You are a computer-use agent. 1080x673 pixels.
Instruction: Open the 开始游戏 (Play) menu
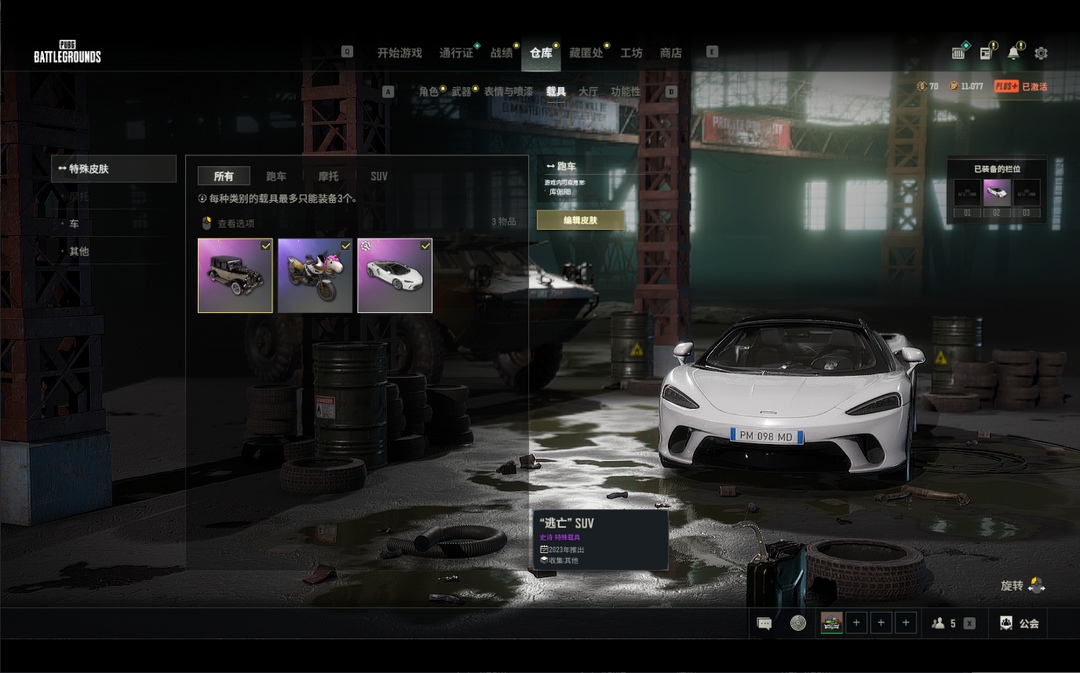[x=399, y=53]
